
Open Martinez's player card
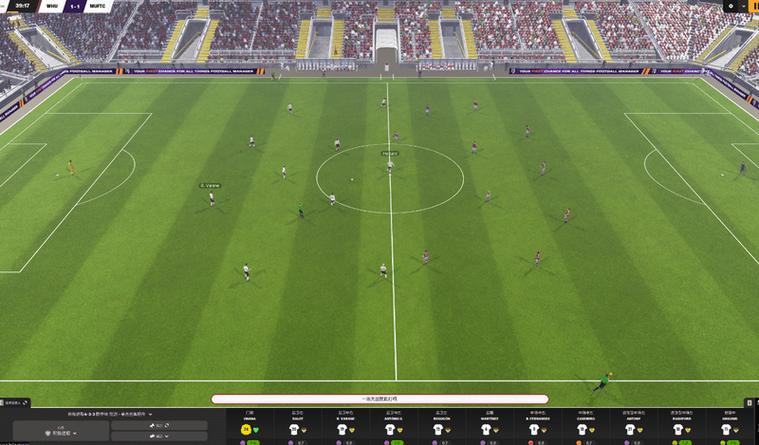point(486,427)
